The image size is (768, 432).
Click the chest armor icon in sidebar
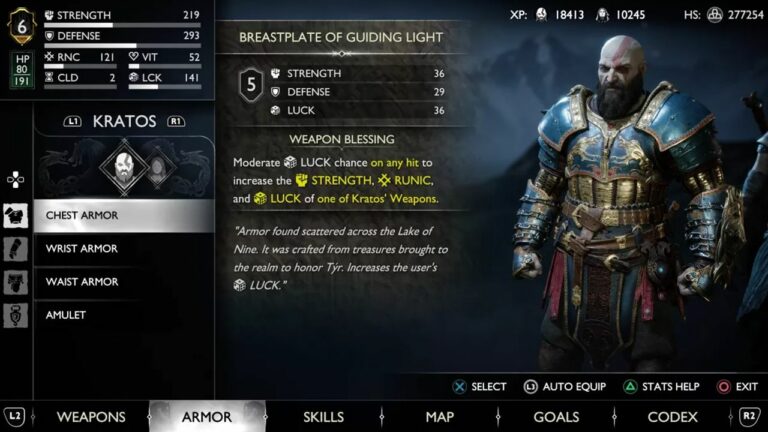[16, 215]
